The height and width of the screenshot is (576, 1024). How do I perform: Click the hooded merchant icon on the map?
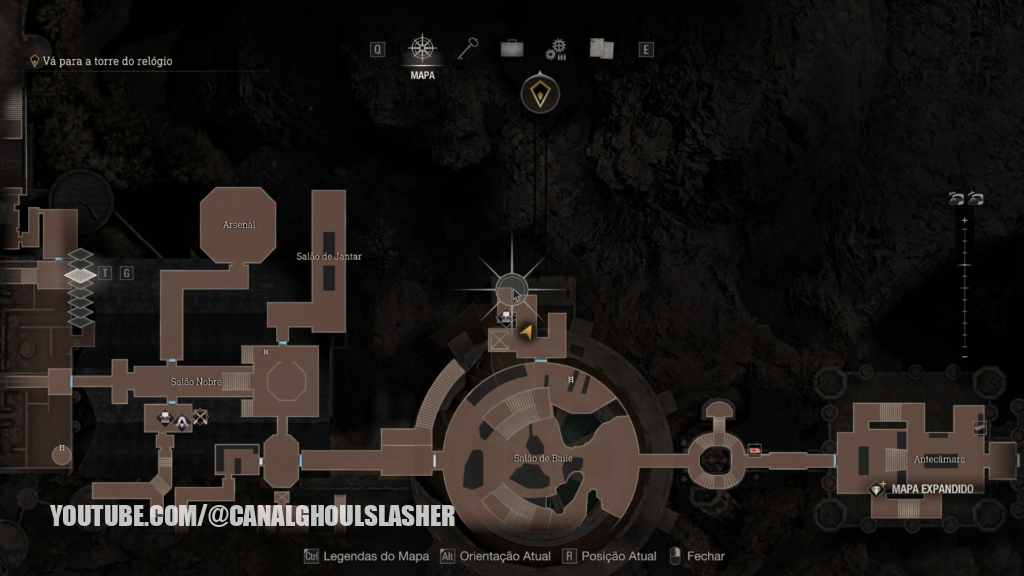point(182,421)
